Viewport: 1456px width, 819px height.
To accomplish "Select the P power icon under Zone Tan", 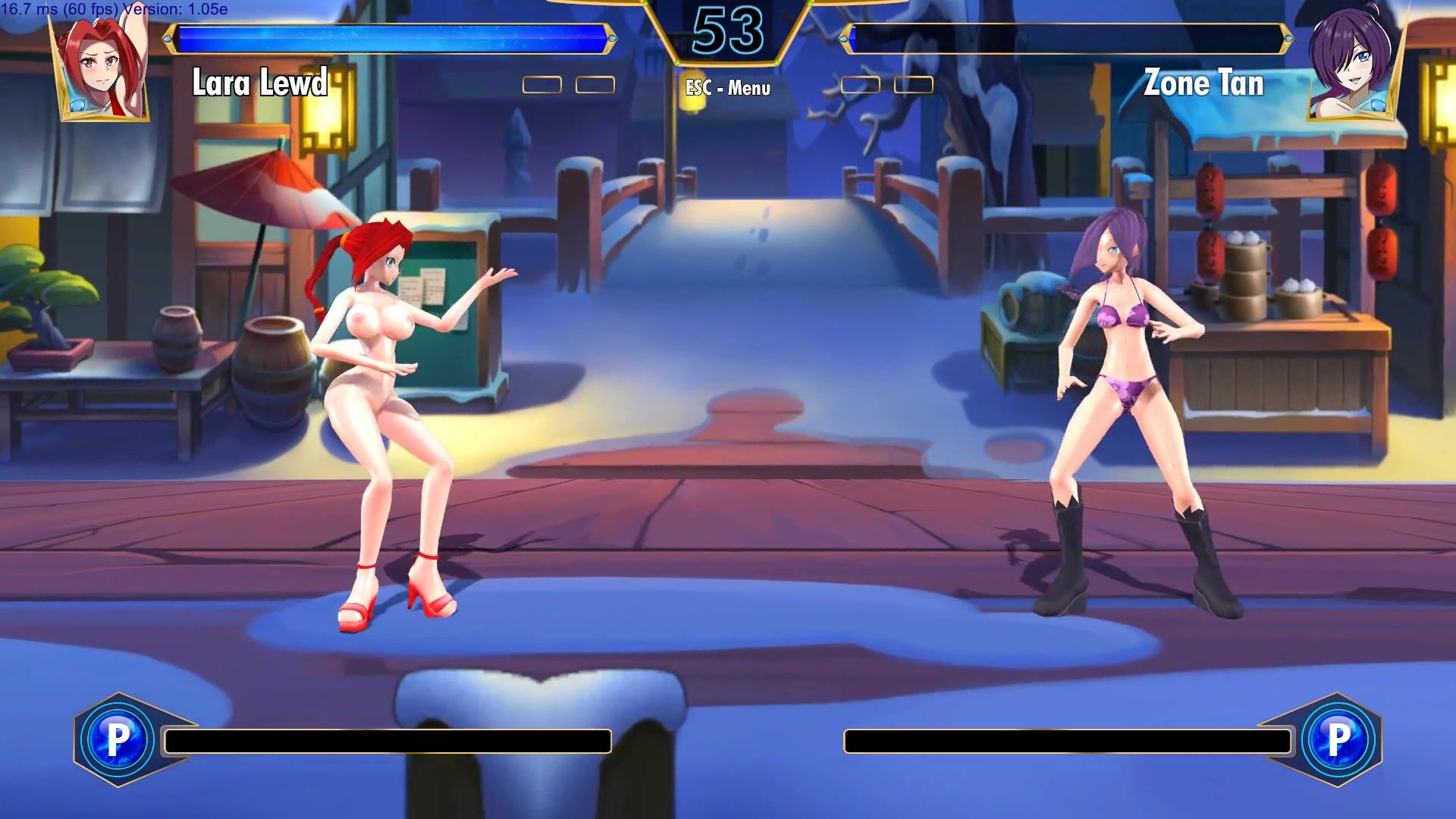I will tap(1338, 739).
